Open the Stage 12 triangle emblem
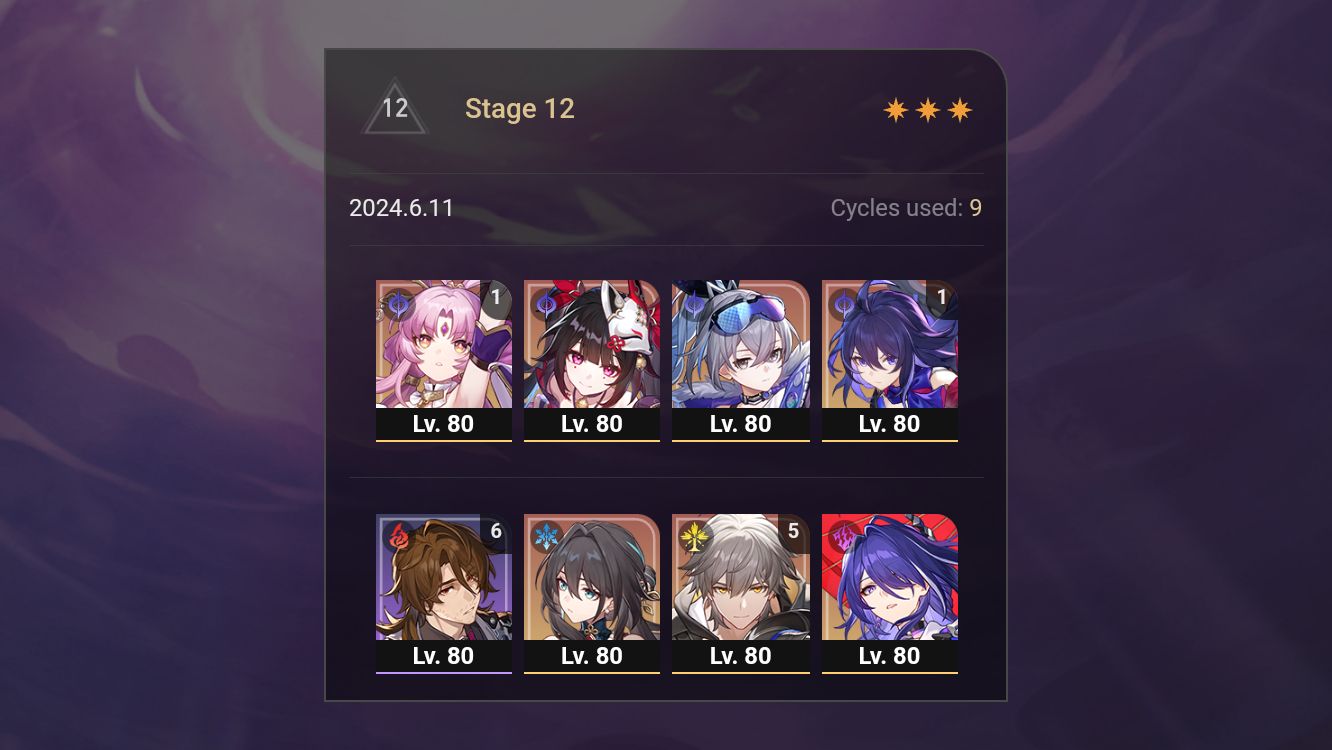The height and width of the screenshot is (750, 1332). 395,107
